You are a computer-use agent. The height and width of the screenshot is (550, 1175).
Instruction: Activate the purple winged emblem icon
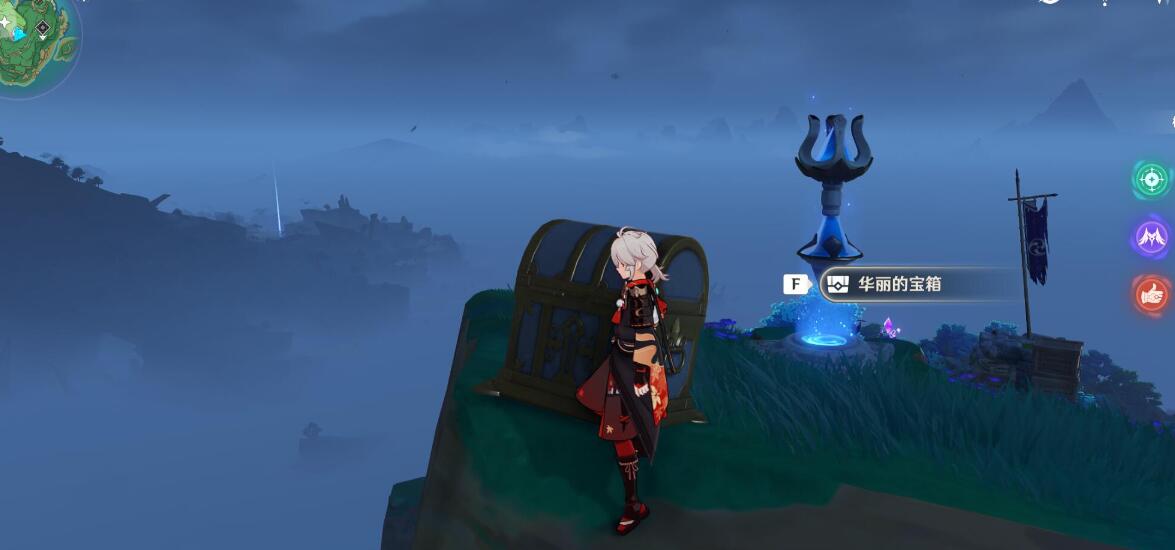point(1151,237)
